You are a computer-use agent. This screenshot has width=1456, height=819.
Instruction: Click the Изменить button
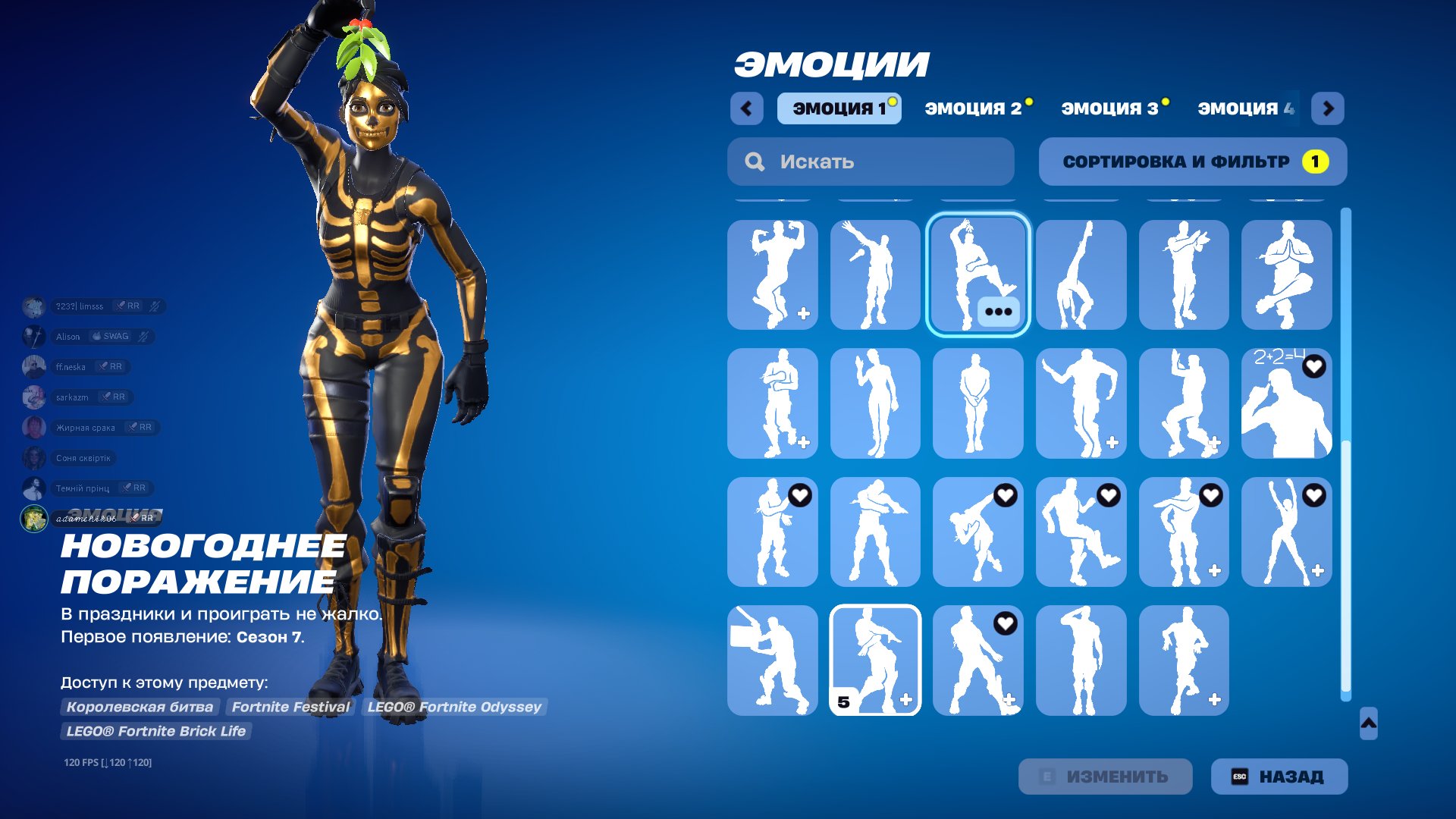[x=1105, y=777]
